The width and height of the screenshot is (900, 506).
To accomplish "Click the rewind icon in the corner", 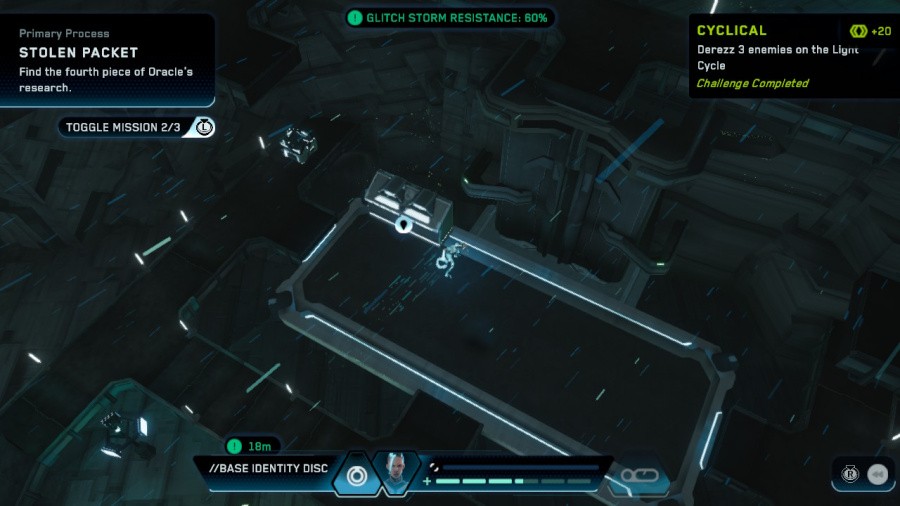I will pyautogui.click(x=878, y=474).
